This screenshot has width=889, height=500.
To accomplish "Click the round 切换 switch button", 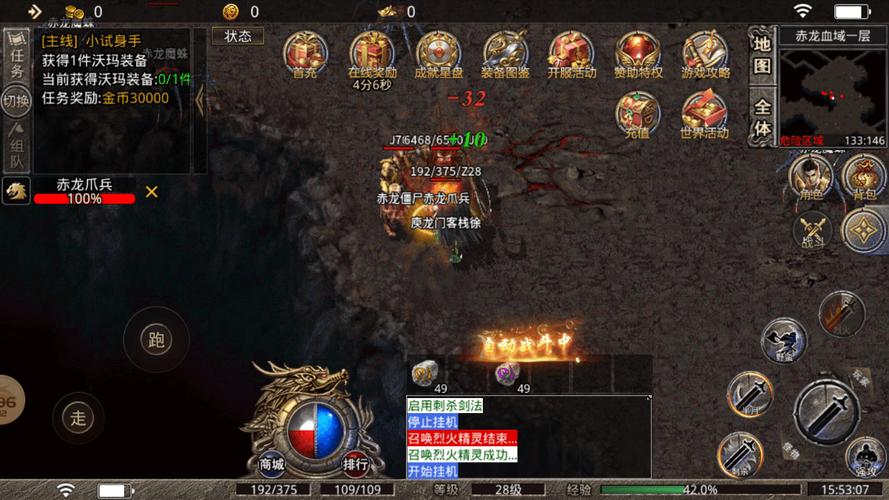I will [x=16, y=100].
